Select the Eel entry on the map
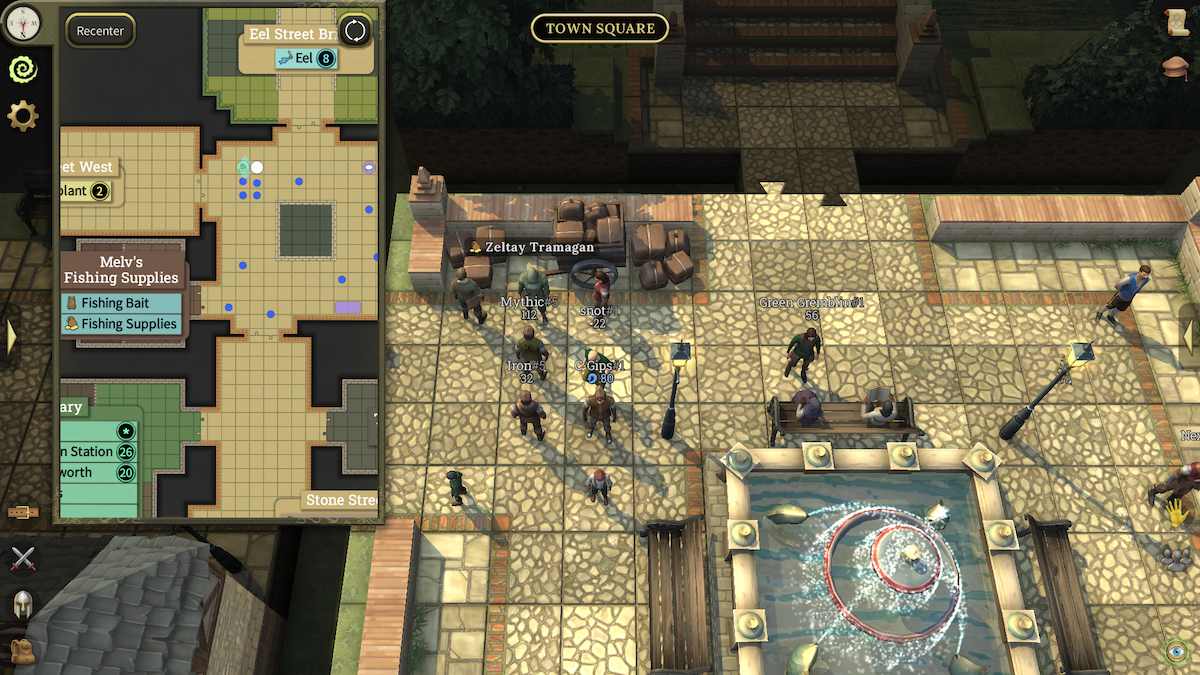The width and height of the screenshot is (1200, 675). coord(305,58)
